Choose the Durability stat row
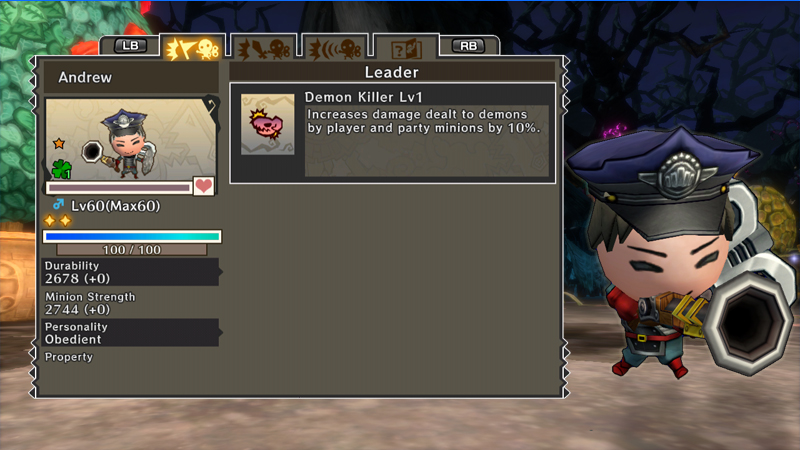This screenshot has height=450, width=800. [131, 272]
